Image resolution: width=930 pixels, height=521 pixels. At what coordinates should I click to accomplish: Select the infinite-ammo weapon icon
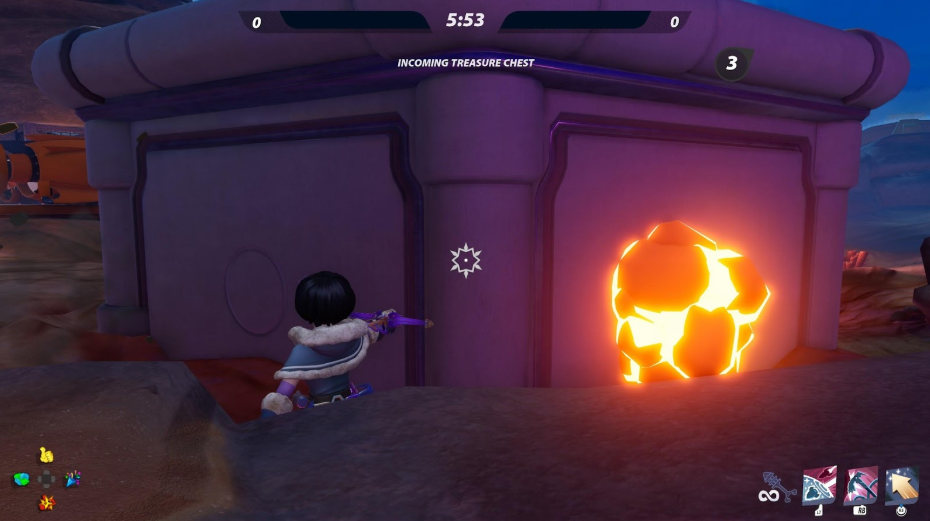[x=776, y=487]
